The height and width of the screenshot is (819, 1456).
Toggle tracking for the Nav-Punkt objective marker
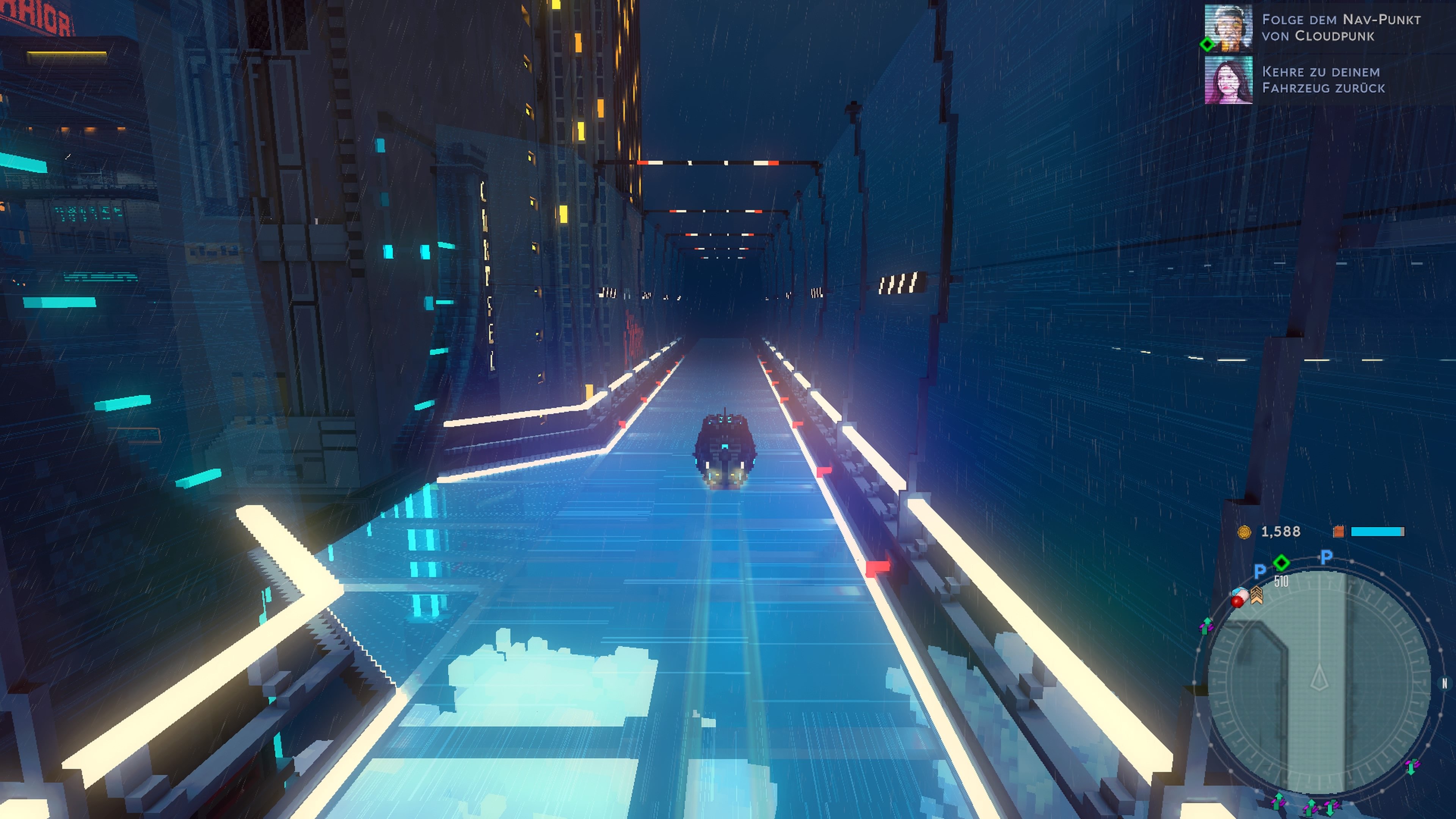(1207, 45)
